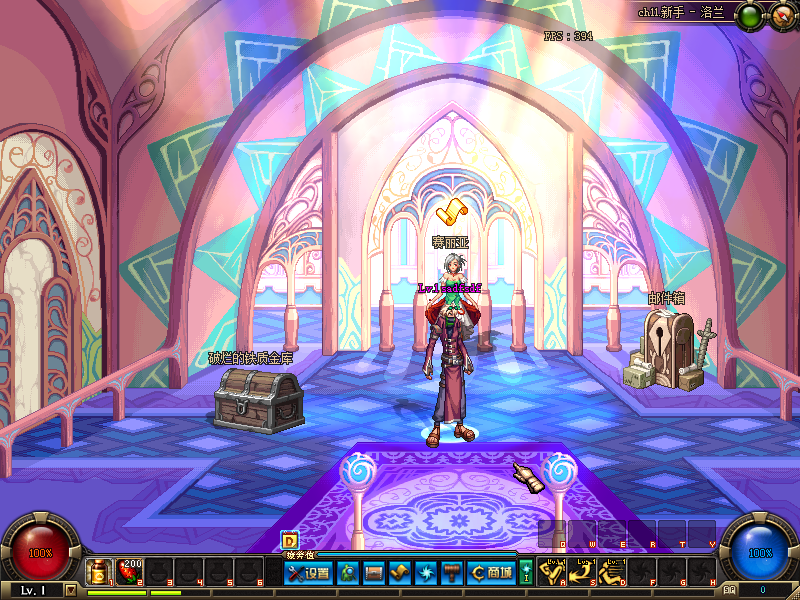The width and height of the screenshot is (800, 600).
Task: Click the magnifying glass menu button
Action: click(349, 573)
